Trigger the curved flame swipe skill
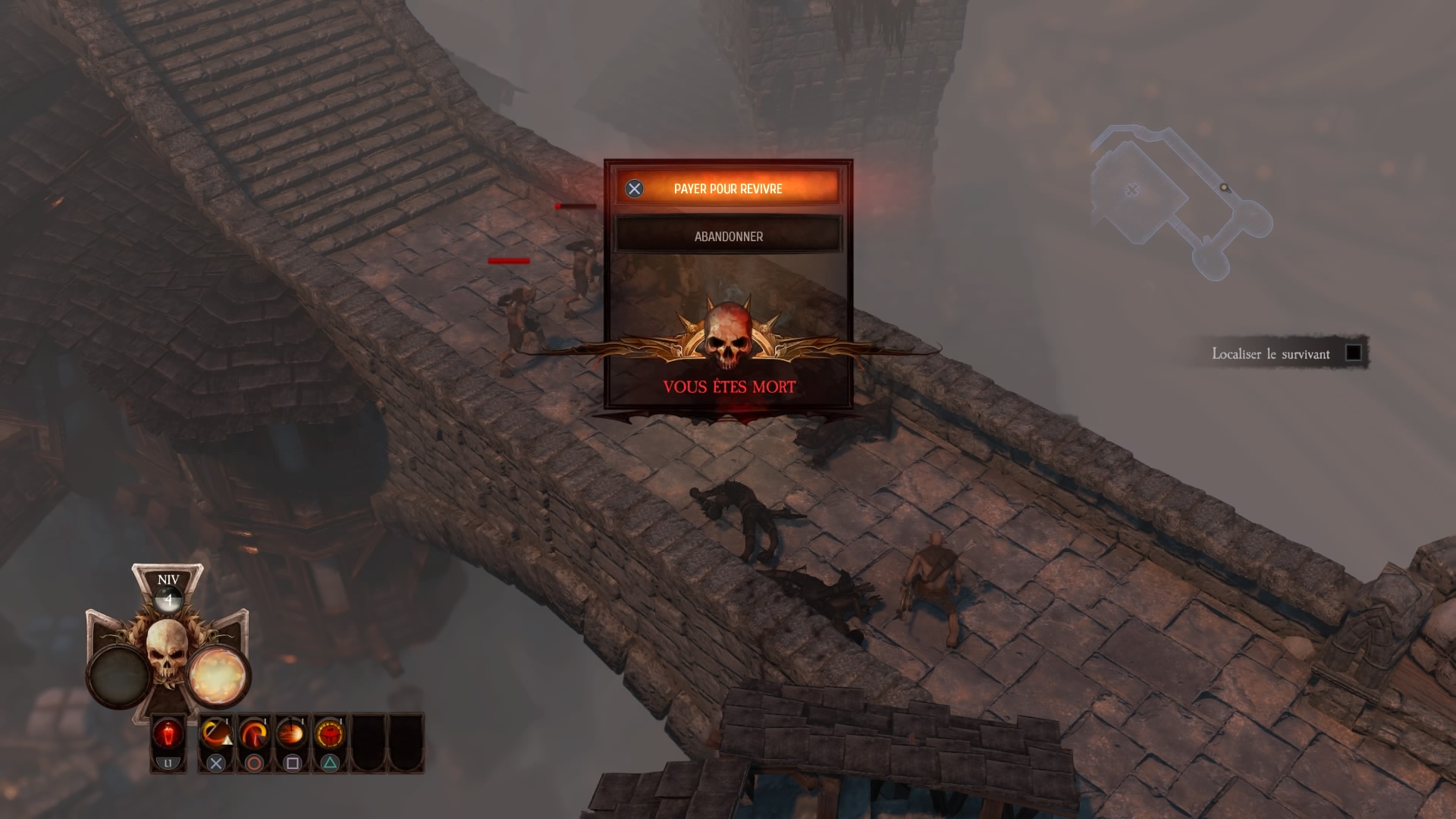 [x=254, y=735]
